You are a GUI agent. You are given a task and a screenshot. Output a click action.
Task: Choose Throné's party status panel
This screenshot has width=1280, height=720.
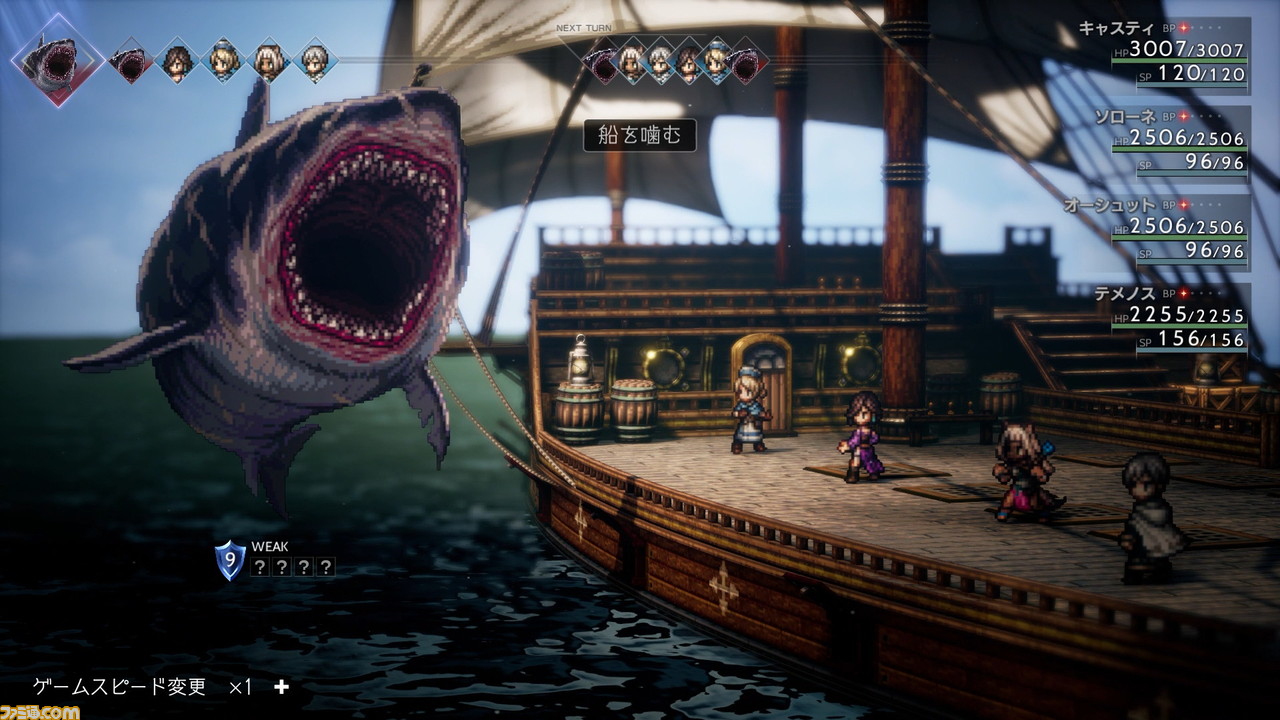tap(1180, 143)
